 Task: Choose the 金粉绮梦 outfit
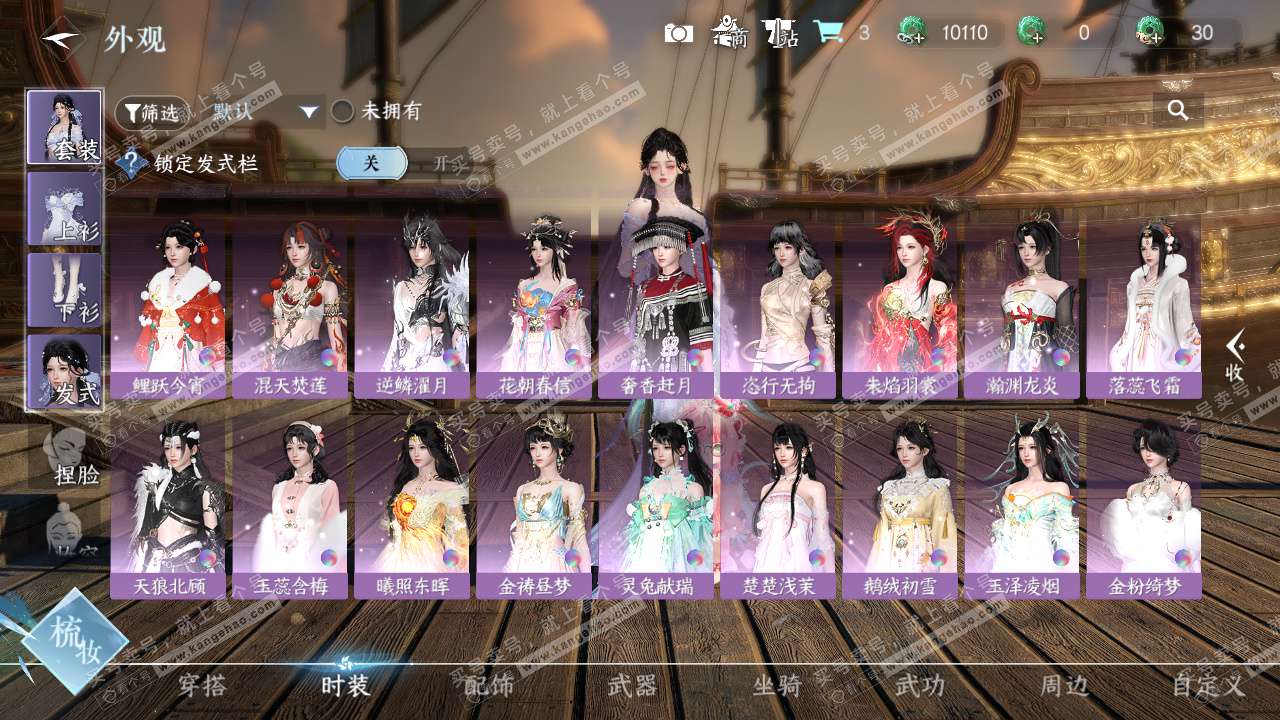point(1144,508)
